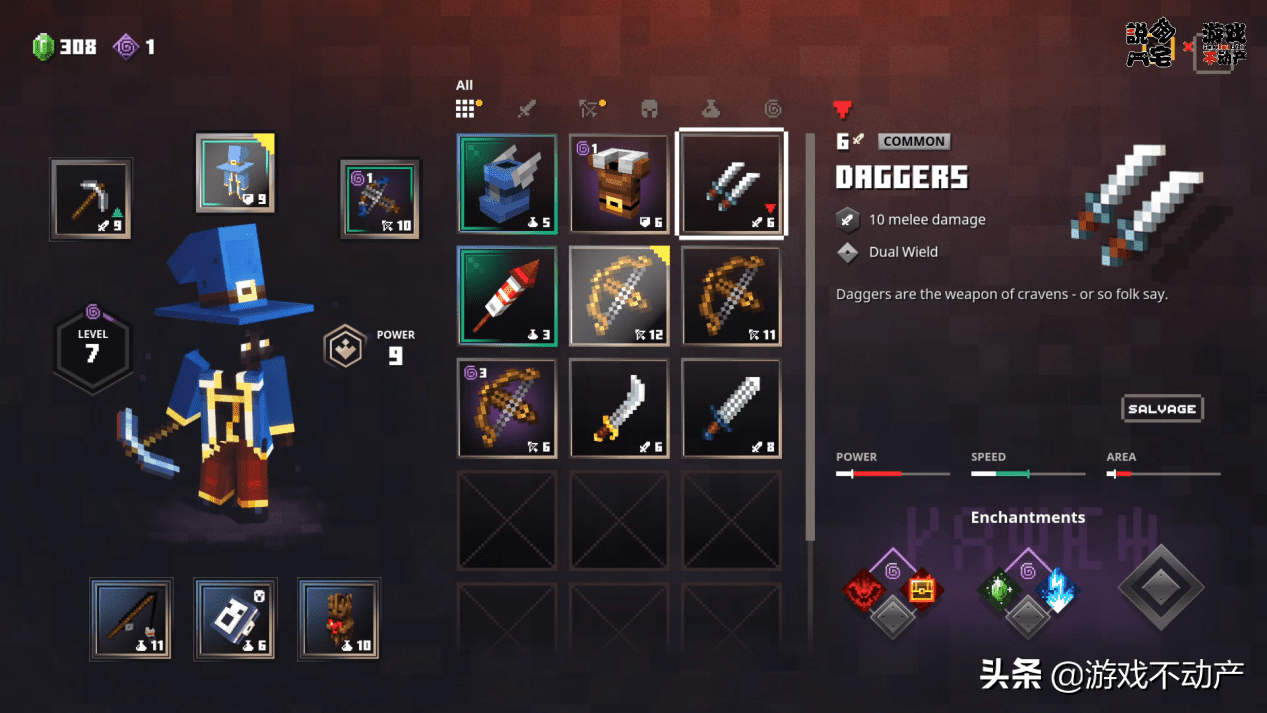Image resolution: width=1267 pixels, height=713 pixels.
Task: Choose the straight sword with power 8
Action: (731, 408)
